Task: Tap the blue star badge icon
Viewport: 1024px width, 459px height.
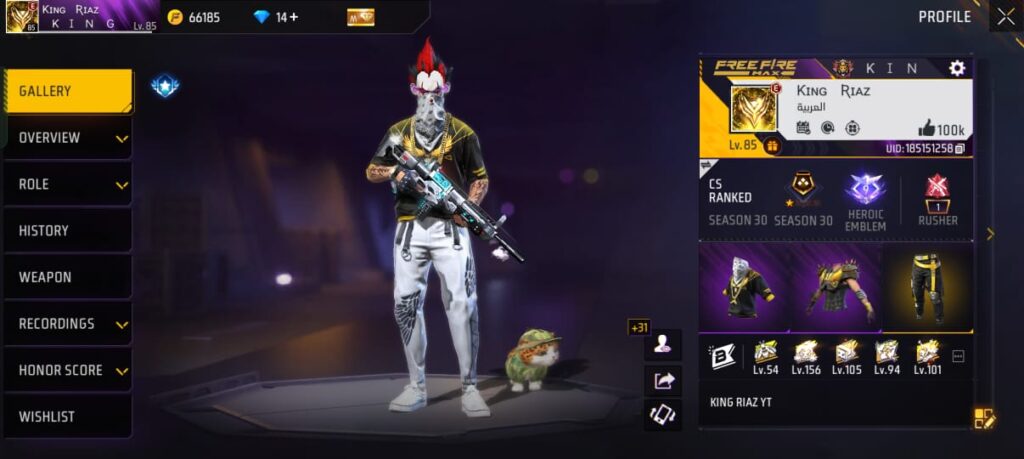Action: 165,87
